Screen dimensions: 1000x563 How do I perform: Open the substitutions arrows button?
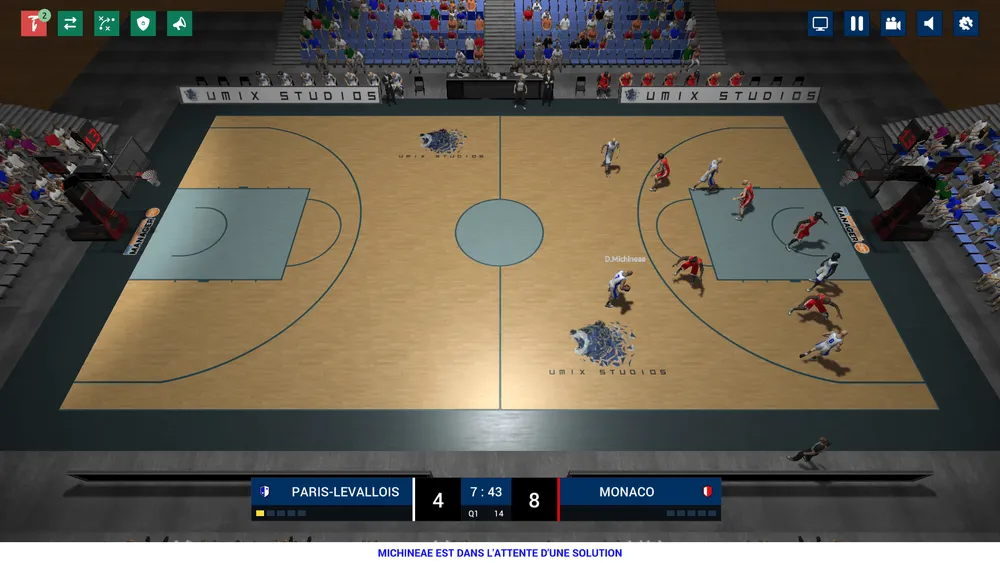click(70, 23)
